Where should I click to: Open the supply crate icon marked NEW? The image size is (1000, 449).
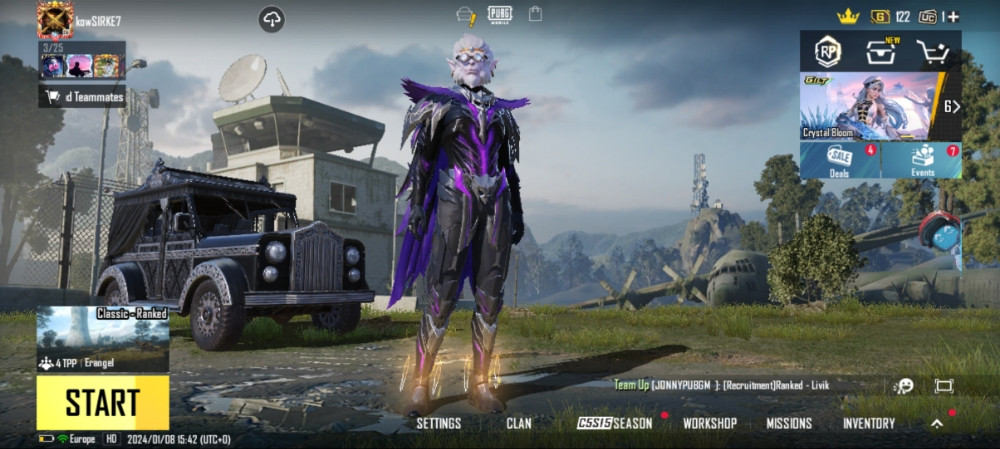pyautogui.click(x=880, y=52)
